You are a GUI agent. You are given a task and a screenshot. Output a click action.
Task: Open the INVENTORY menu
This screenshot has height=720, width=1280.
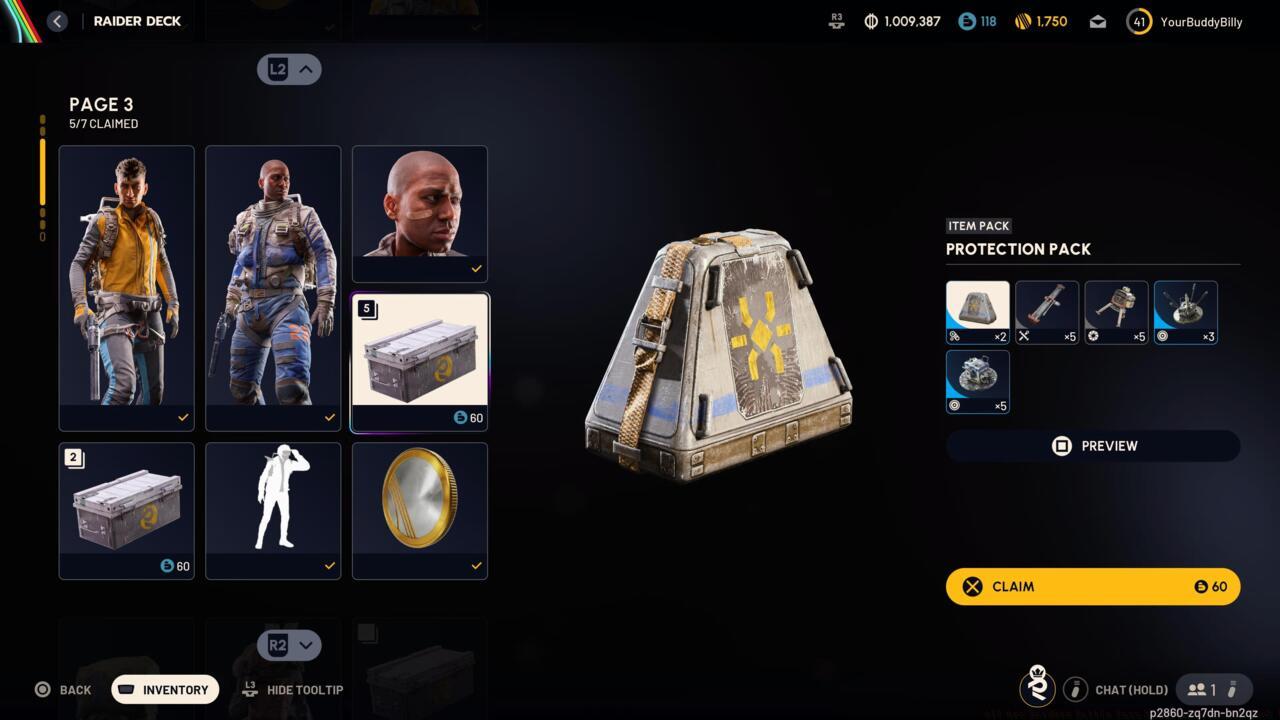164,689
